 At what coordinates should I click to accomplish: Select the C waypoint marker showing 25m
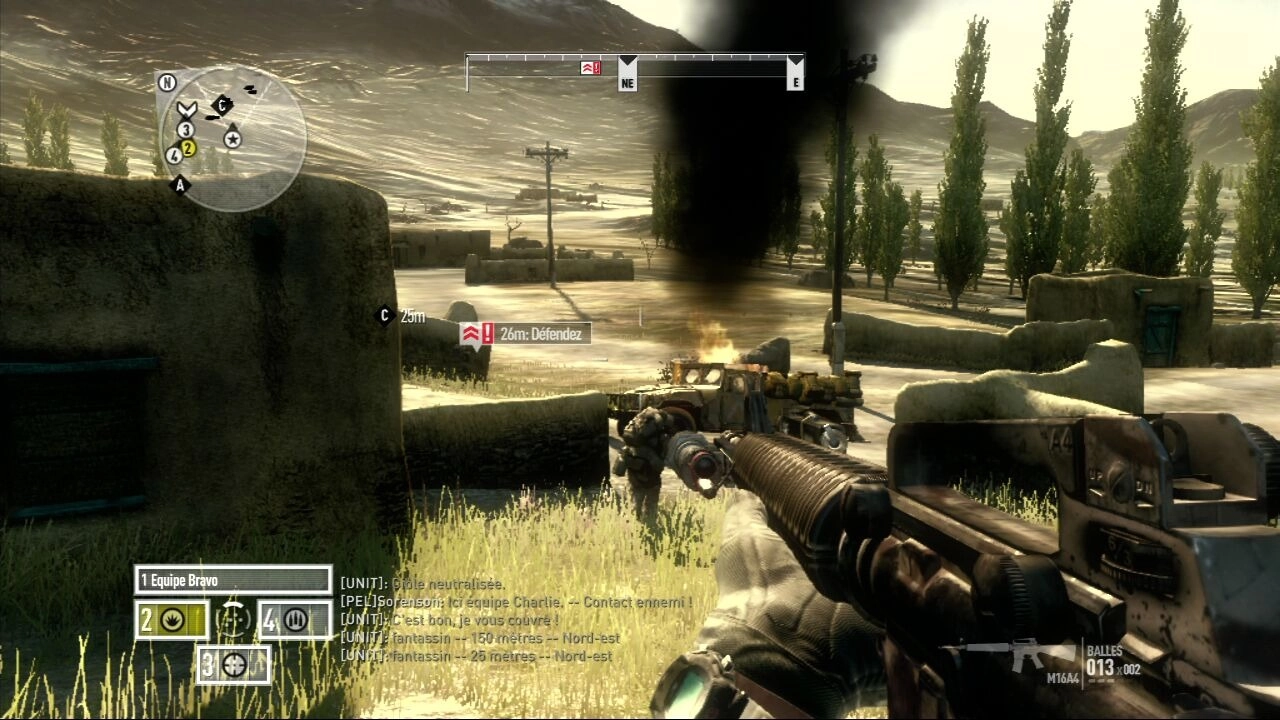click(383, 316)
